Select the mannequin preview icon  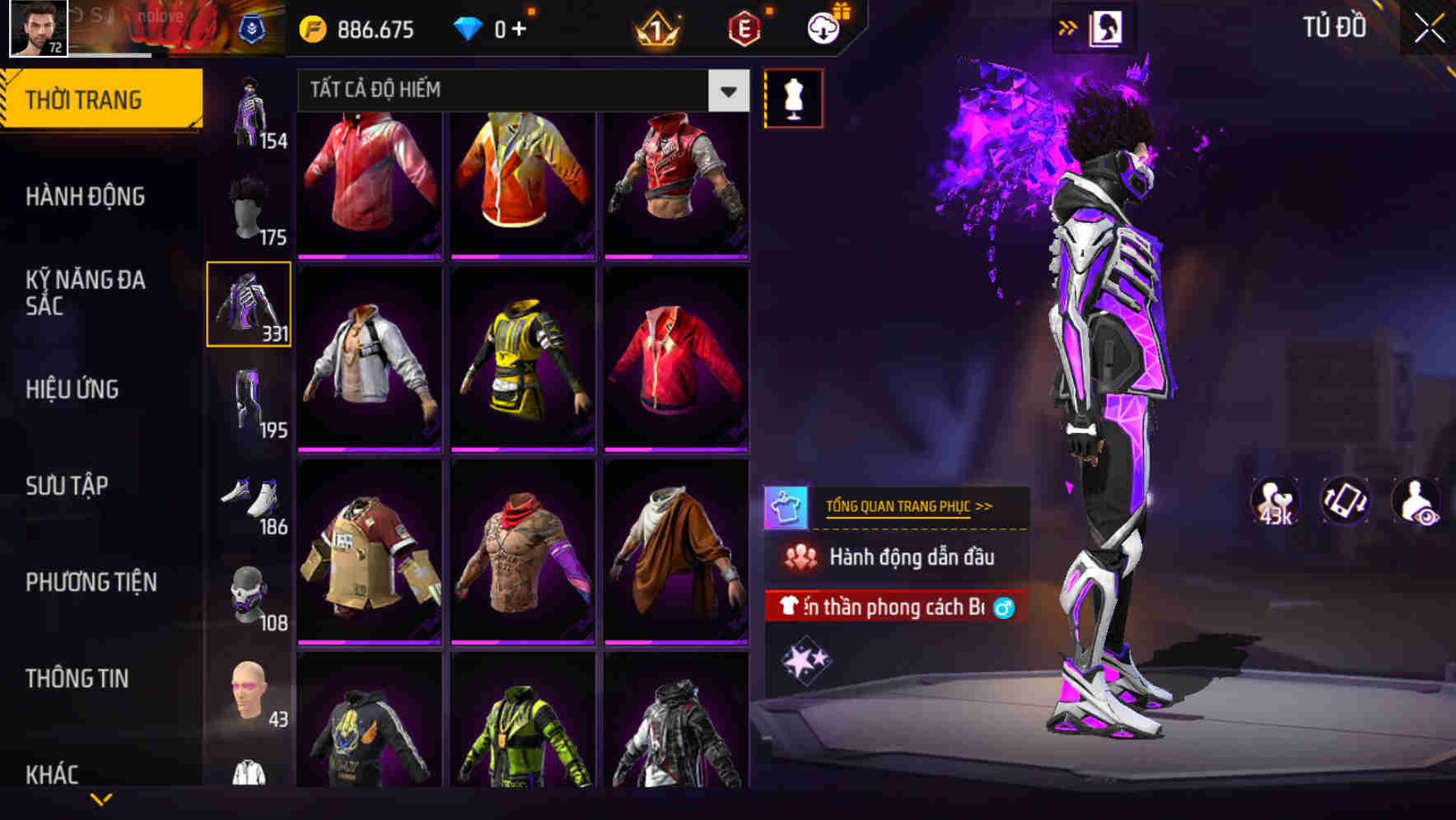(x=793, y=97)
